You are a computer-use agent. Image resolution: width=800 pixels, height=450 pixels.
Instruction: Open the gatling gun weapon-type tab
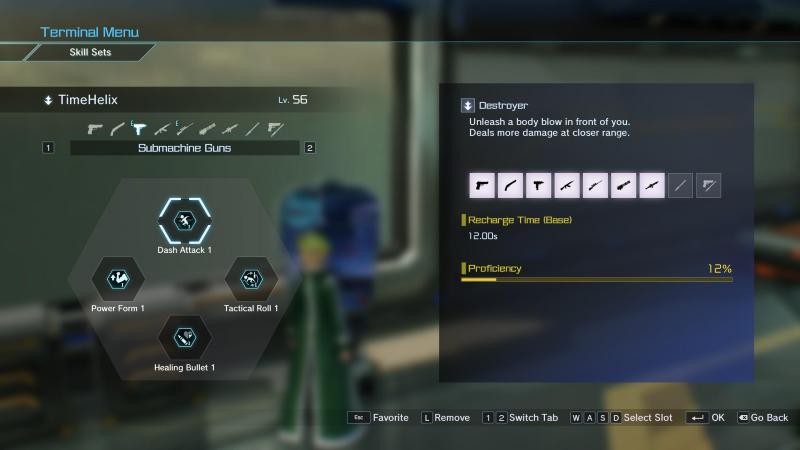click(207, 128)
